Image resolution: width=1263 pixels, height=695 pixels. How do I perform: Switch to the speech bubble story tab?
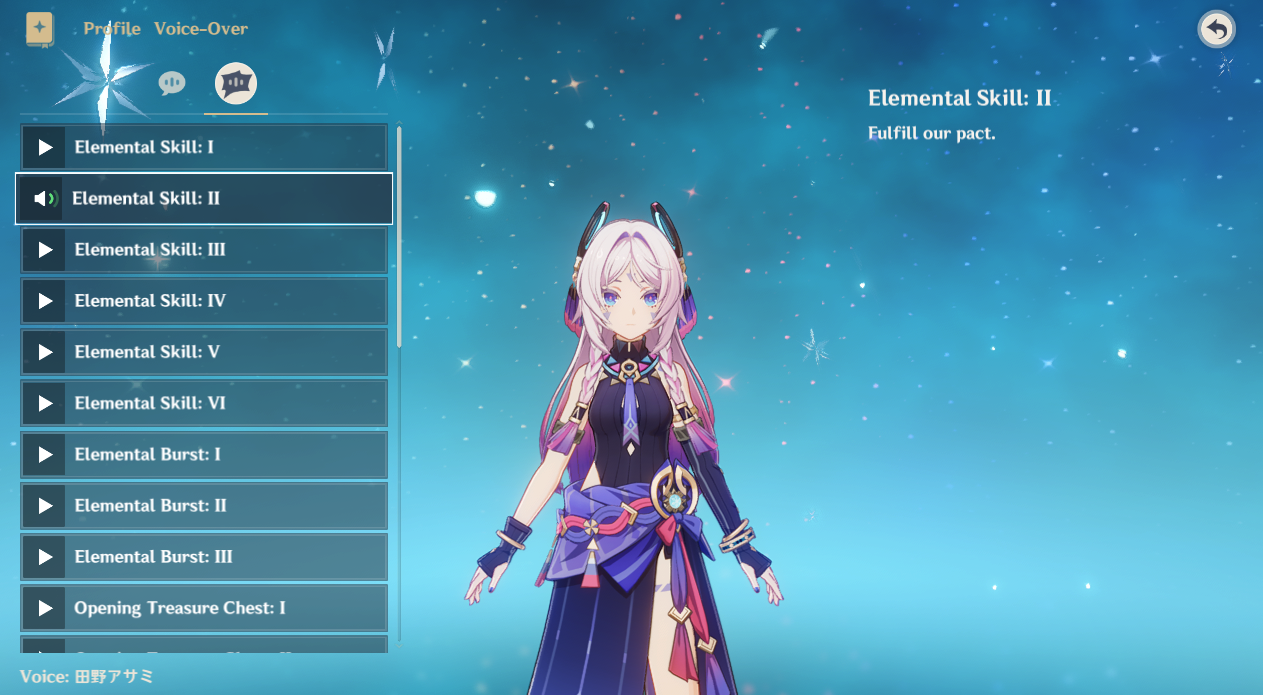[172, 83]
